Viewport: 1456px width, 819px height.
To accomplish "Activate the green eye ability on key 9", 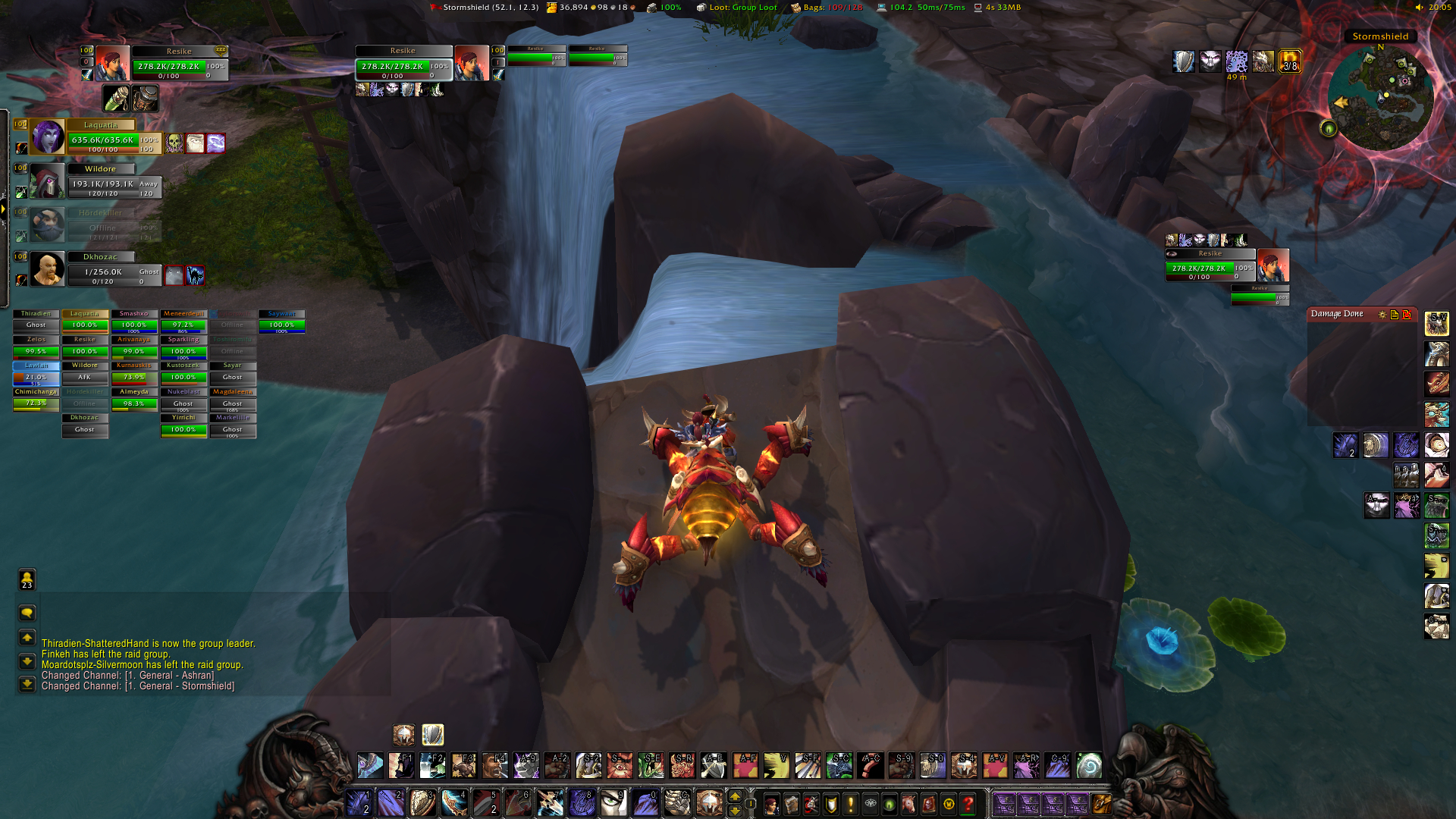I will (x=613, y=802).
